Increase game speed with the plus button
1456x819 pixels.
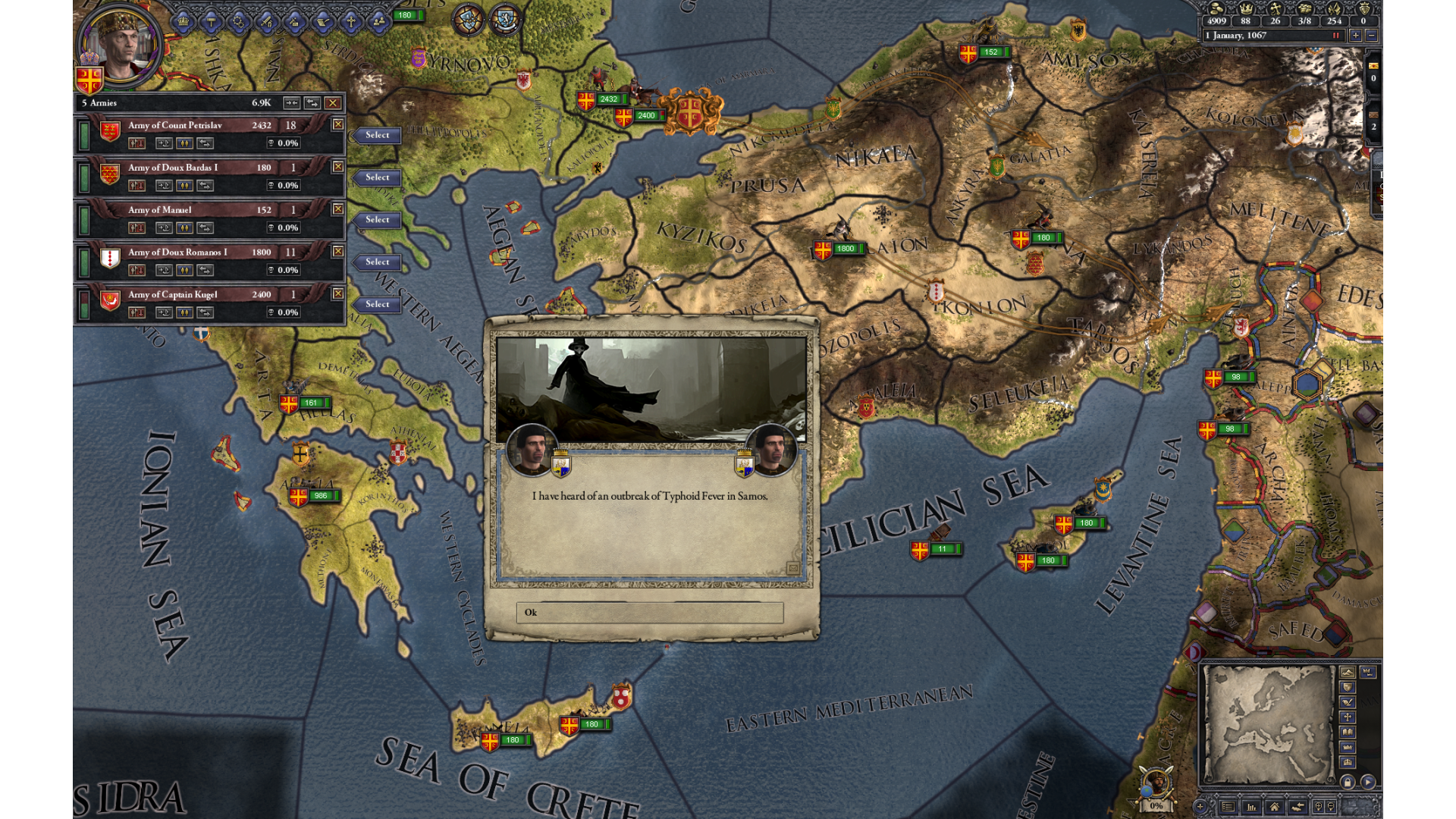tap(1355, 36)
